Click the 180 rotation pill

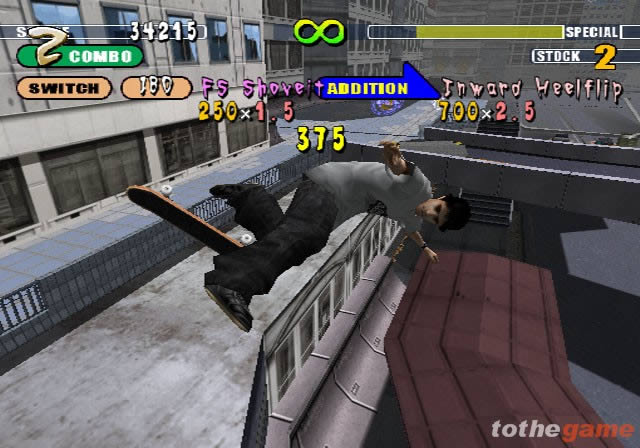(x=156, y=88)
